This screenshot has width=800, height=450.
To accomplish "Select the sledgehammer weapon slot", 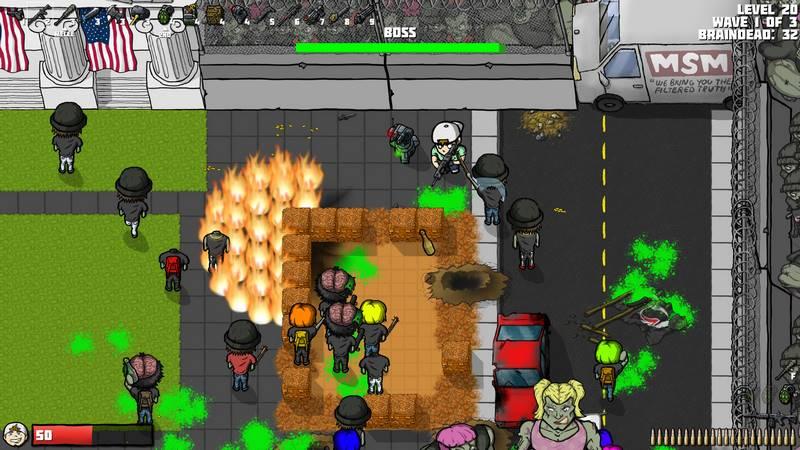I will (138, 14).
